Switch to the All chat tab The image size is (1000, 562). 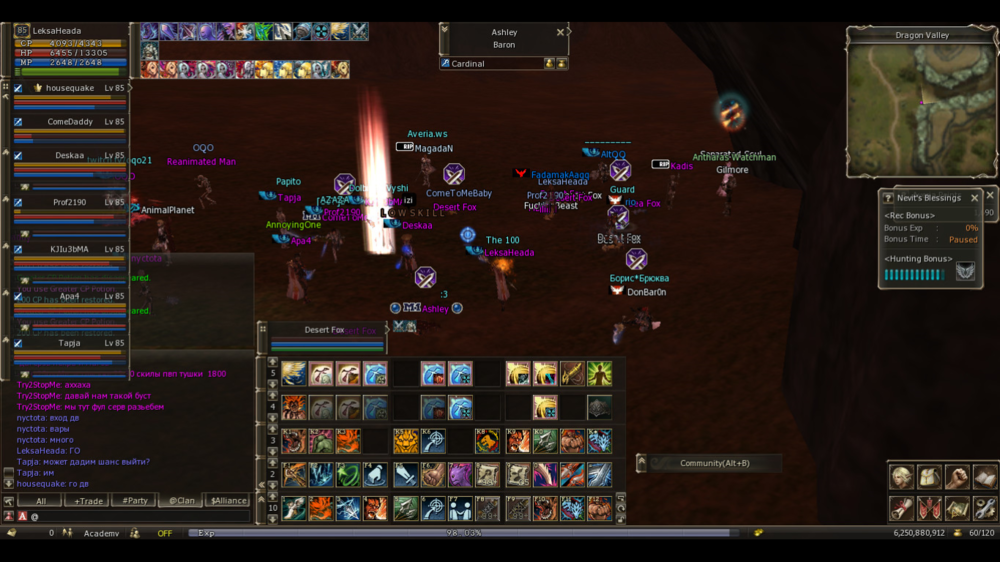click(41, 500)
